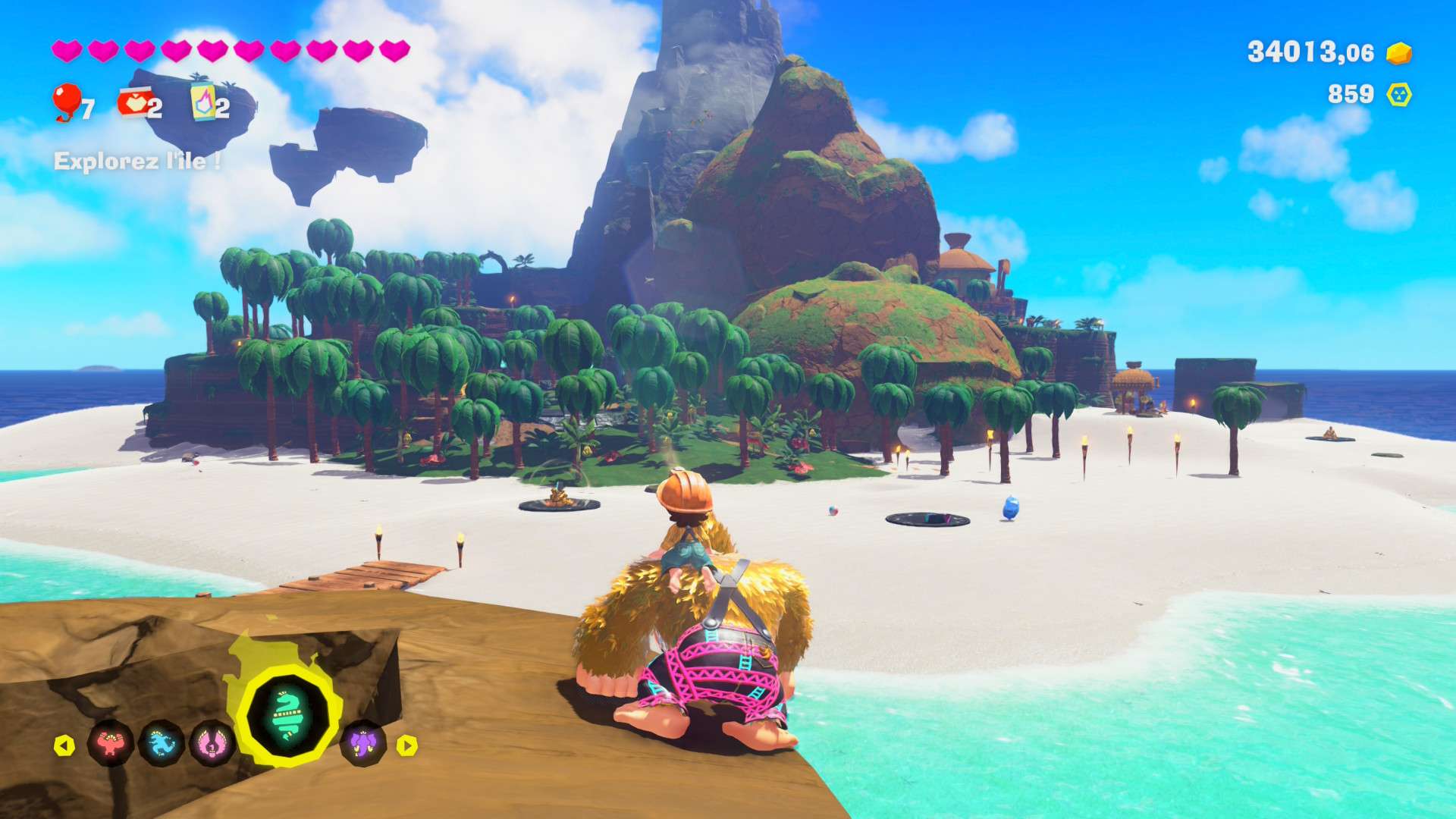Use the yellow flame drink can
This screenshot has height=819, width=1456.
202,102
